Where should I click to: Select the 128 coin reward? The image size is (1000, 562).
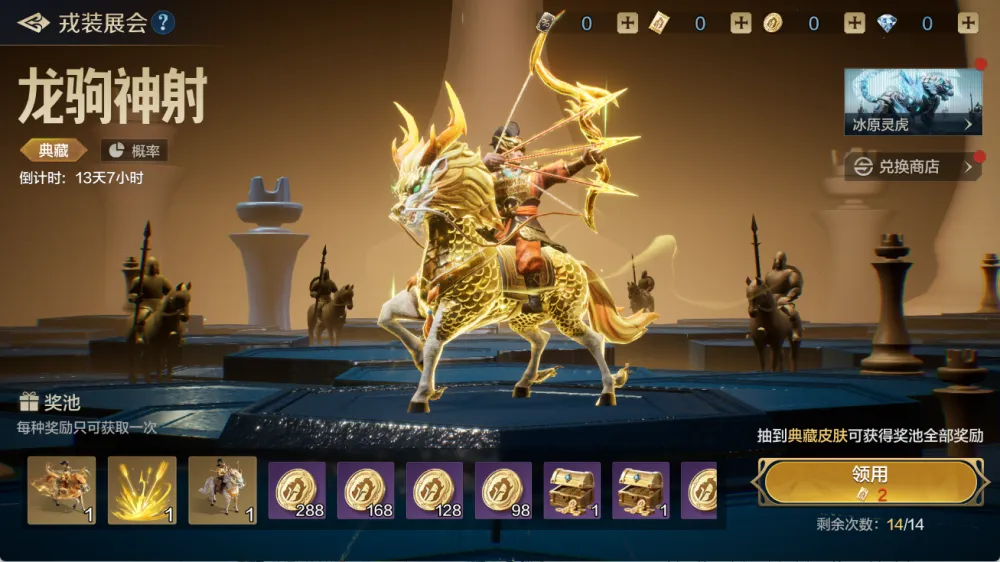434,490
